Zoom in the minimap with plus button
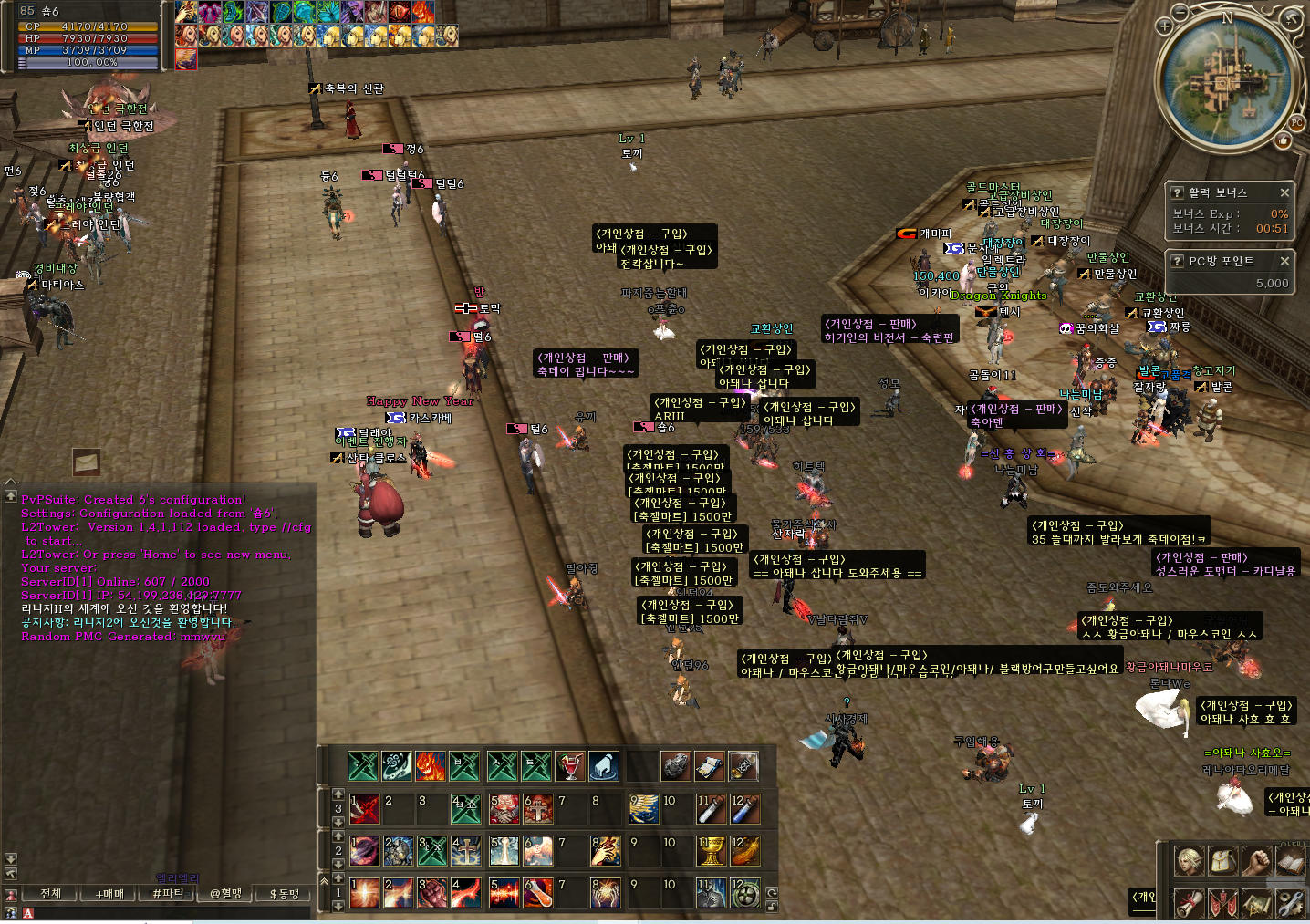The width and height of the screenshot is (1310, 924). point(1164,26)
